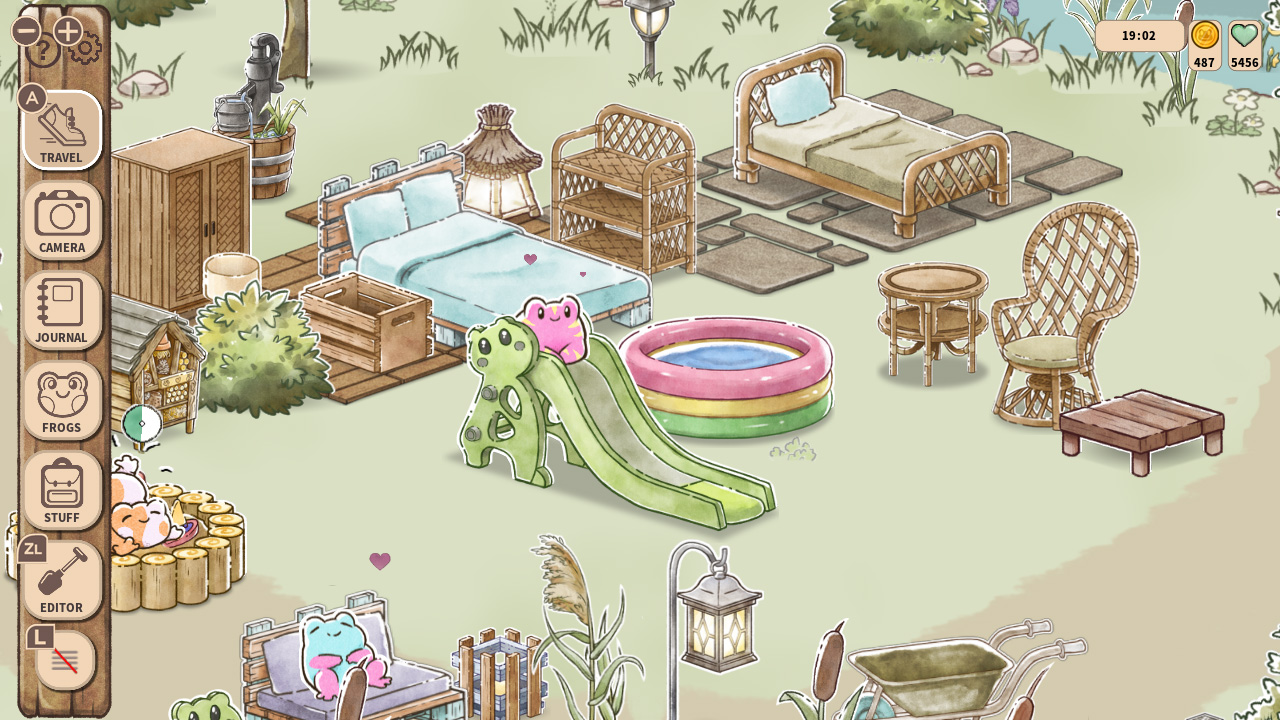Enter Camera mode

coord(61,220)
